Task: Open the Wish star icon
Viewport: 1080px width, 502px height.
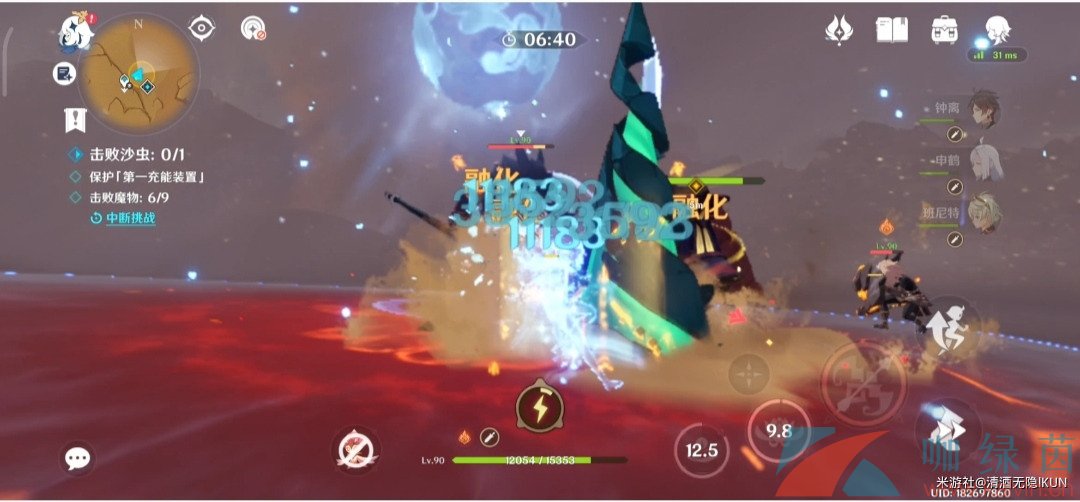Action: 838,30
